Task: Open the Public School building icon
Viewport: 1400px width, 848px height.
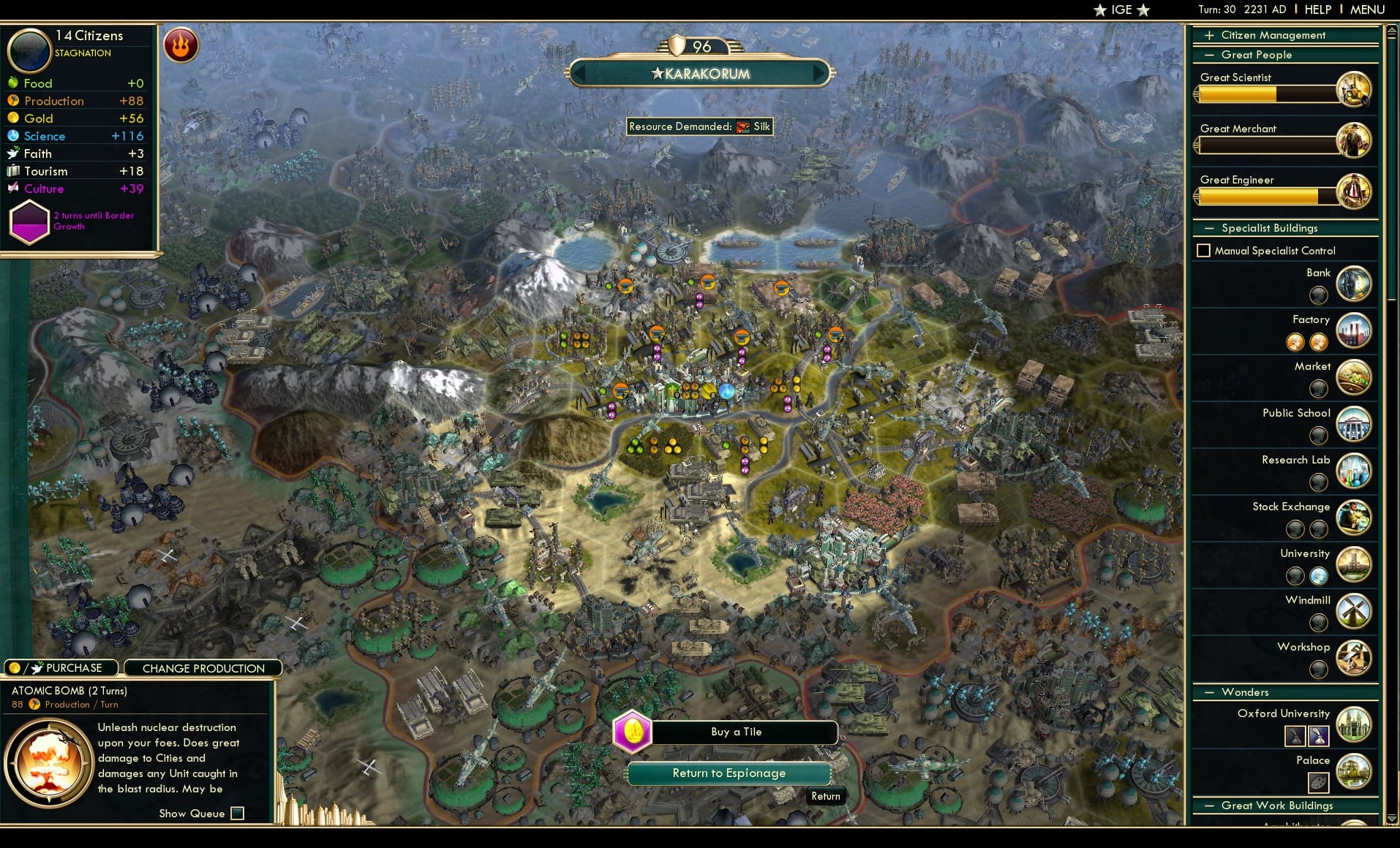Action: click(1354, 424)
